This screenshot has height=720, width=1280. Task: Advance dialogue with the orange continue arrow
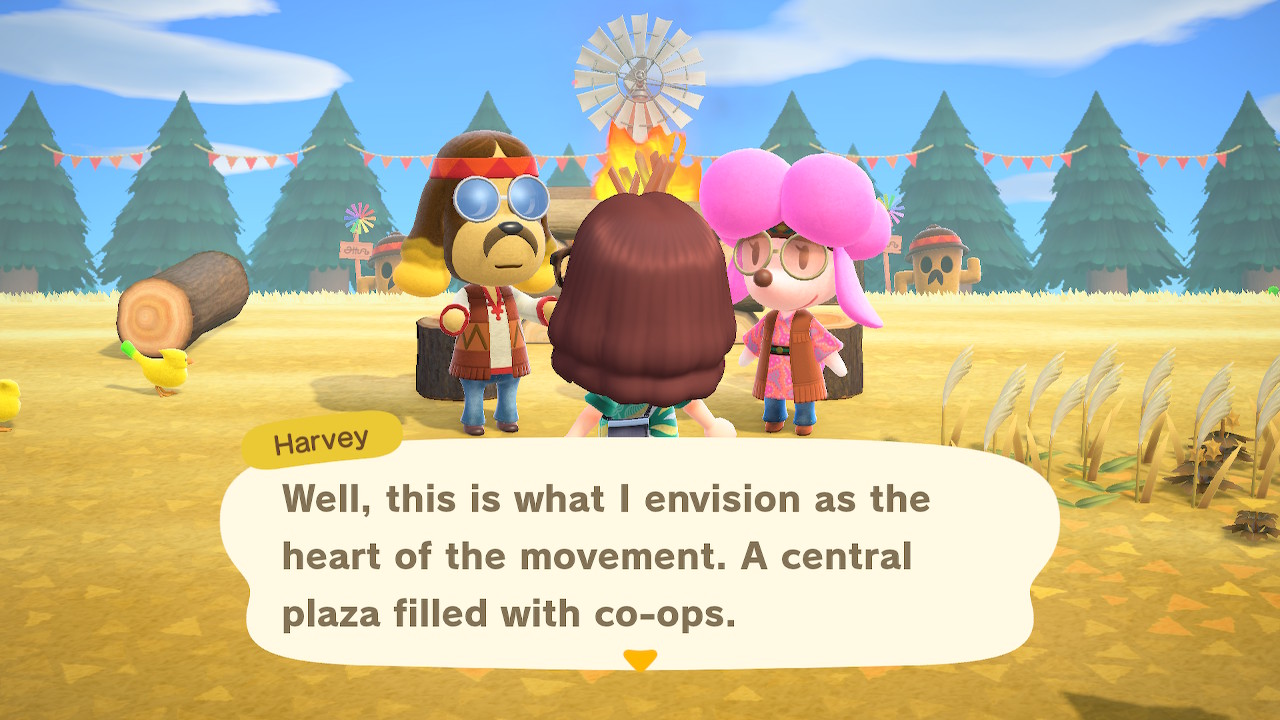tap(639, 659)
